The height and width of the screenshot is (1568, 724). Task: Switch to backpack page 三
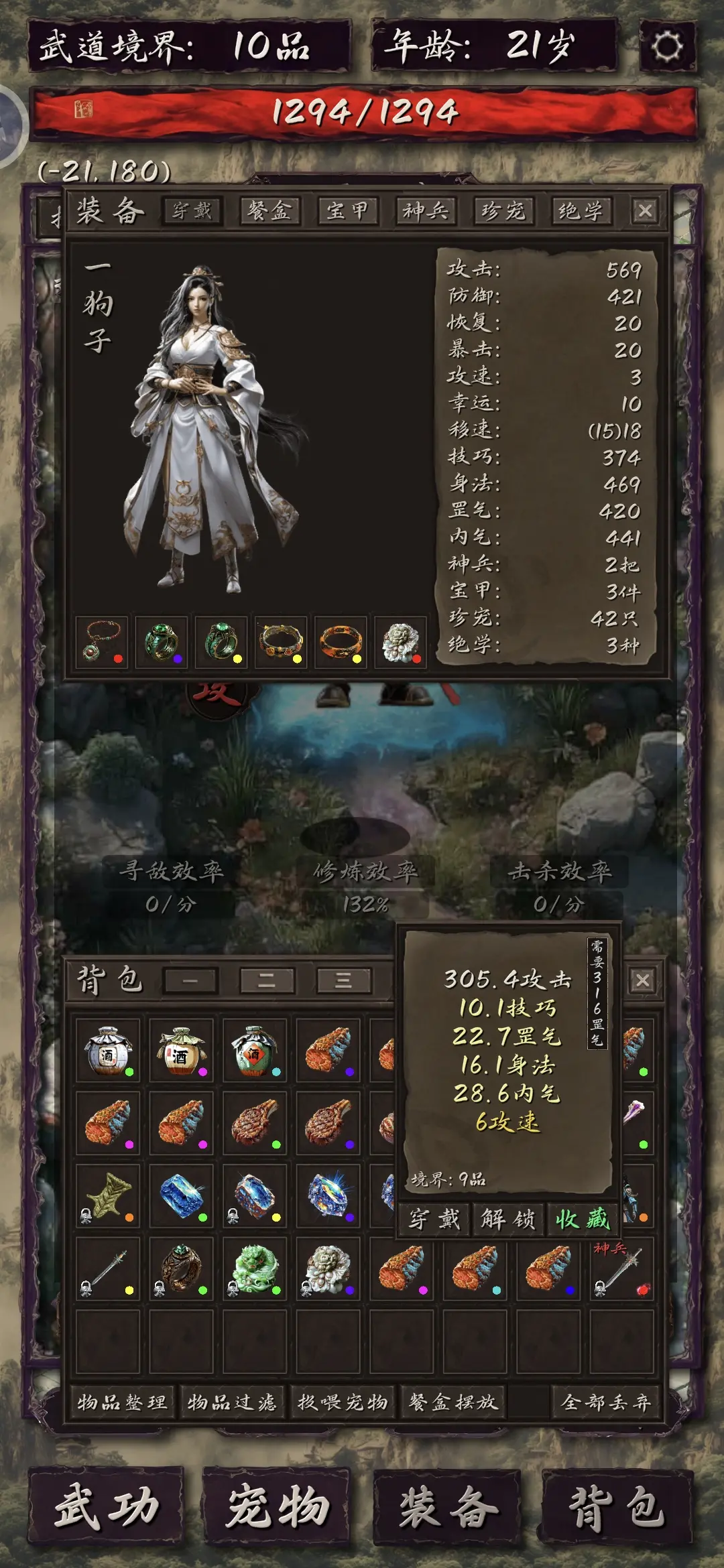[x=343, y=980]
